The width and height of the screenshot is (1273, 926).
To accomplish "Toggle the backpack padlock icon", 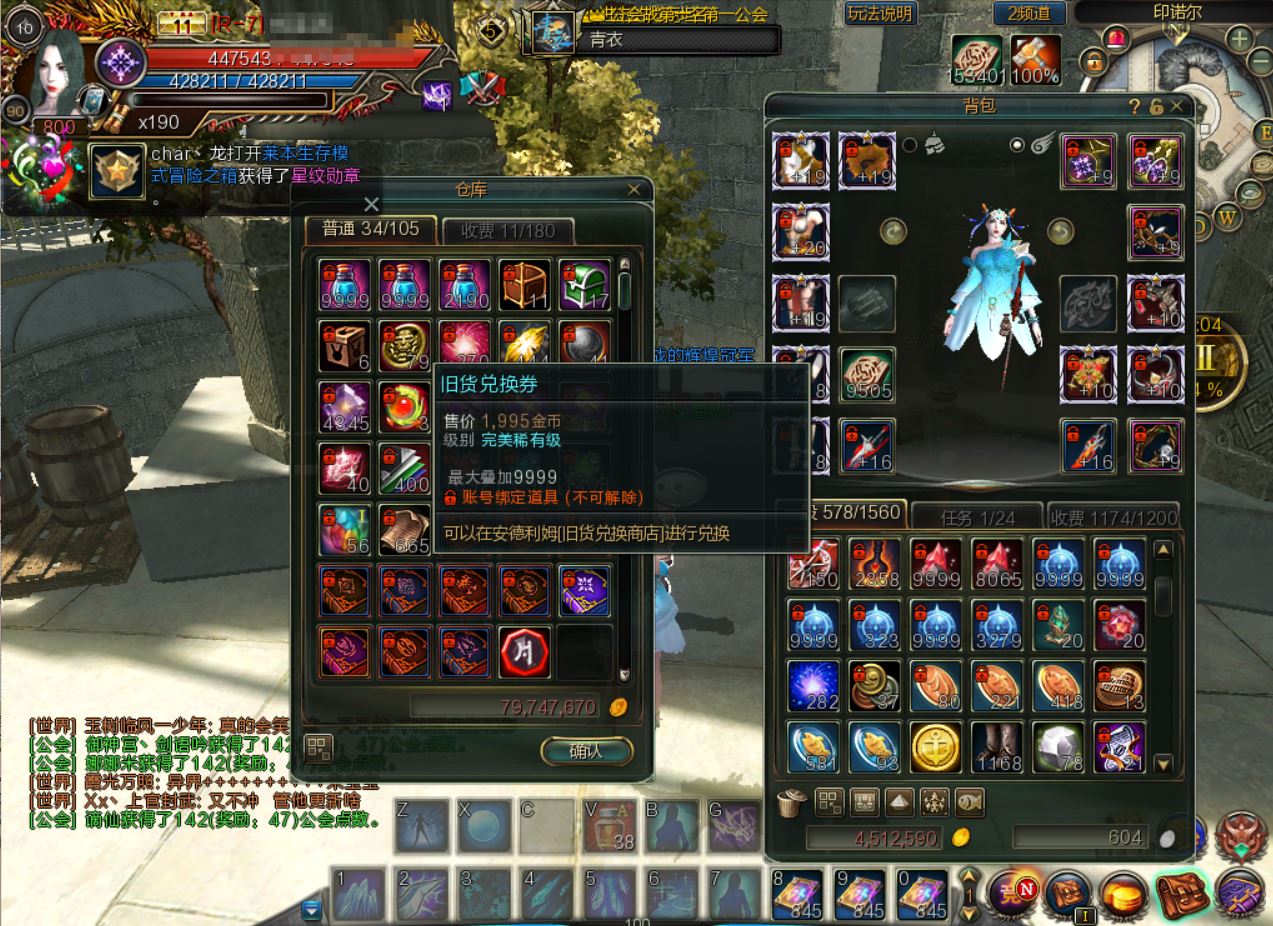I will click(x=1156, y=107).
